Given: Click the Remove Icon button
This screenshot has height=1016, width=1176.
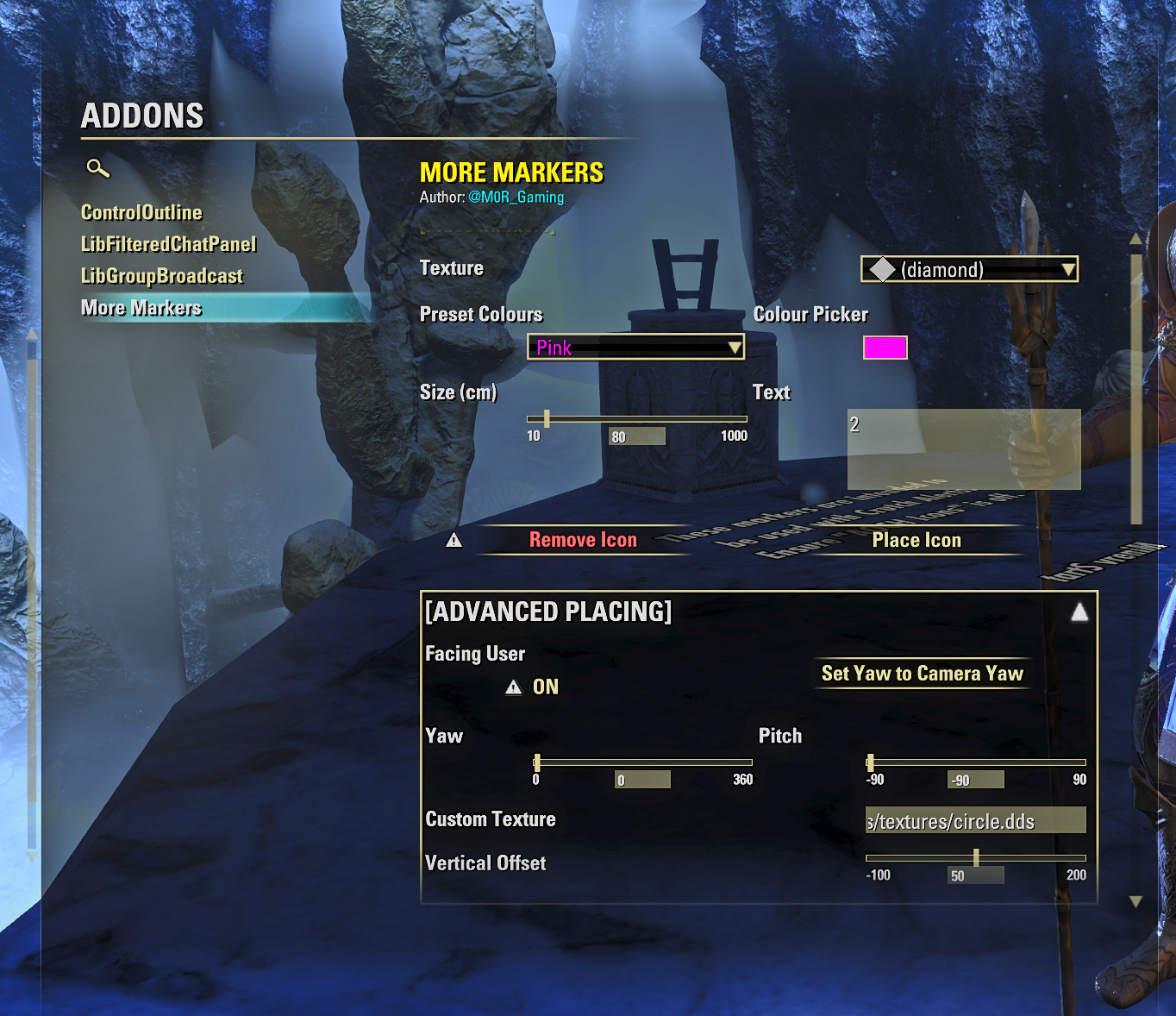Looking at the screenshot, I should pos(583,539).
